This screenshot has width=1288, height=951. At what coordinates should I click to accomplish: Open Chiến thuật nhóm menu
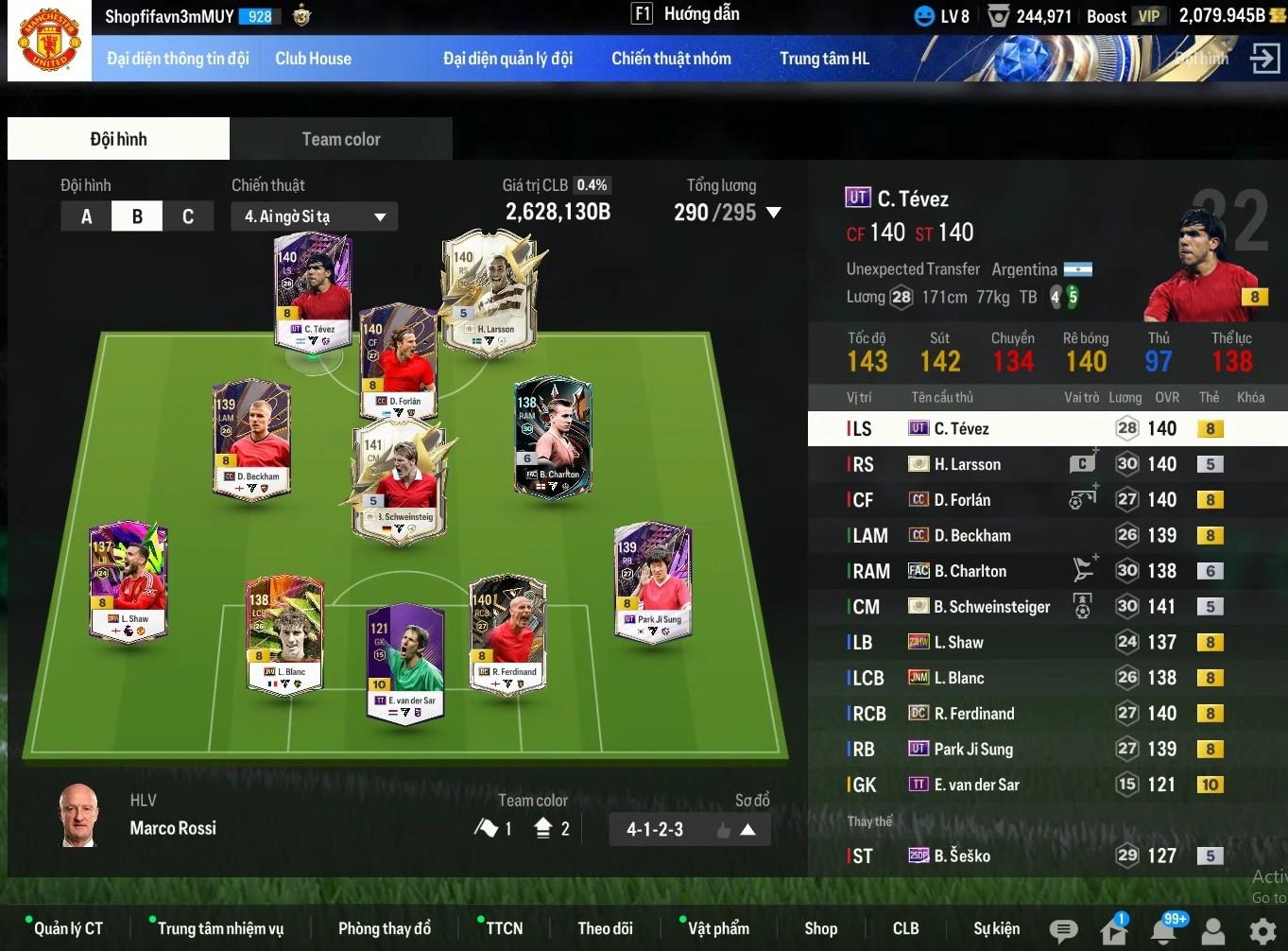pyautogui.click(x=671, y=59)
